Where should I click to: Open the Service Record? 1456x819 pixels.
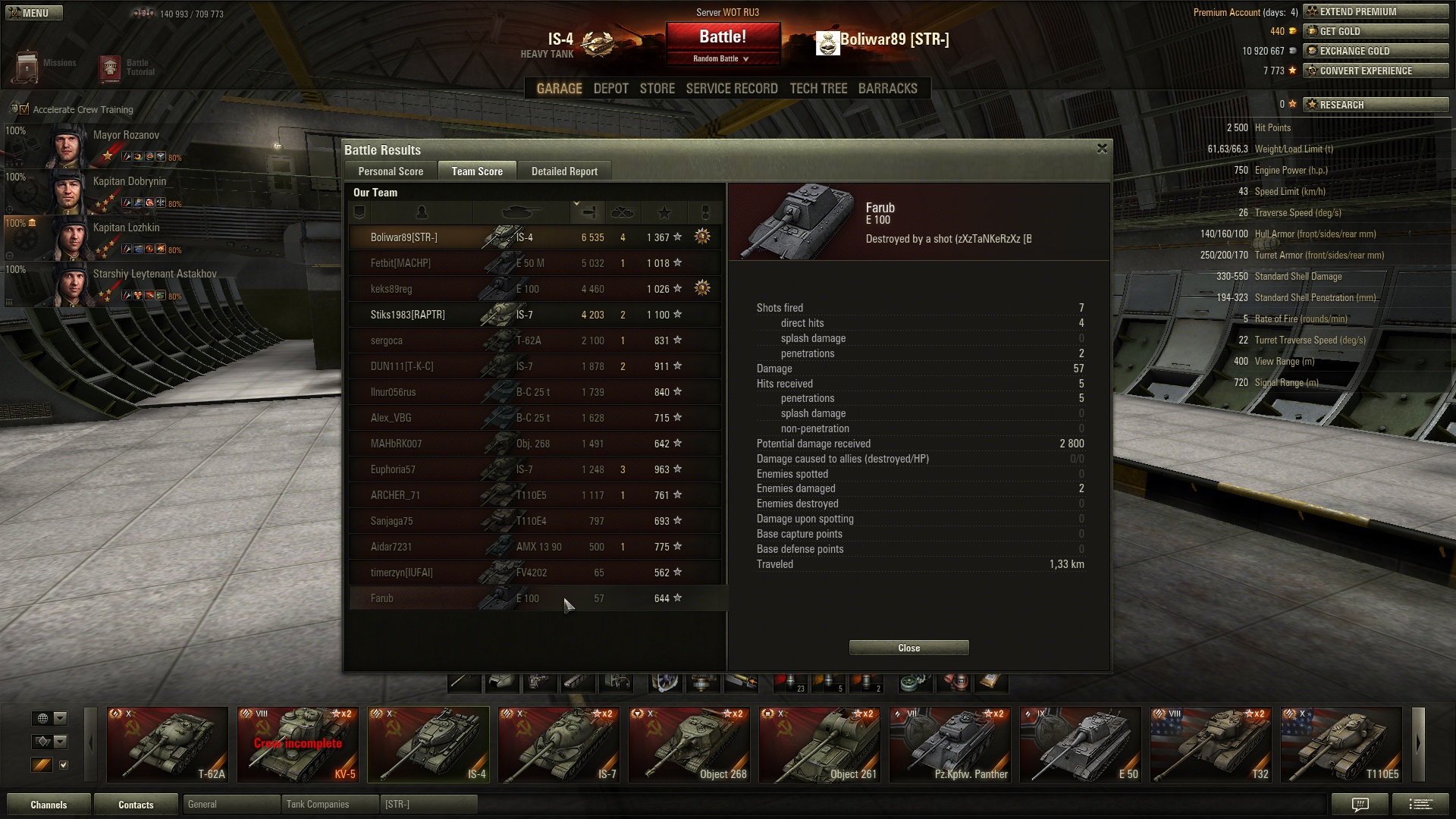731,89
